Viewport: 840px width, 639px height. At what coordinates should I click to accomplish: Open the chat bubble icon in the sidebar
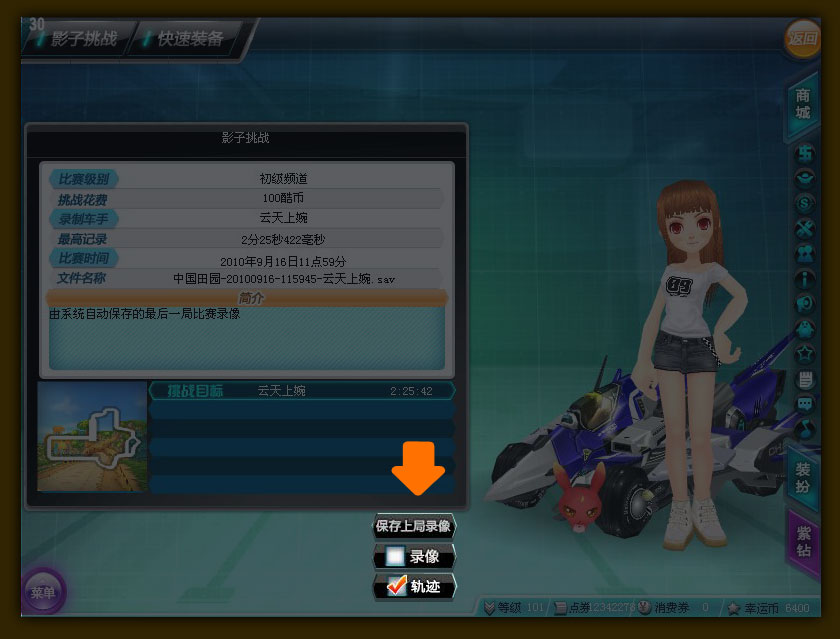[804, 404]
